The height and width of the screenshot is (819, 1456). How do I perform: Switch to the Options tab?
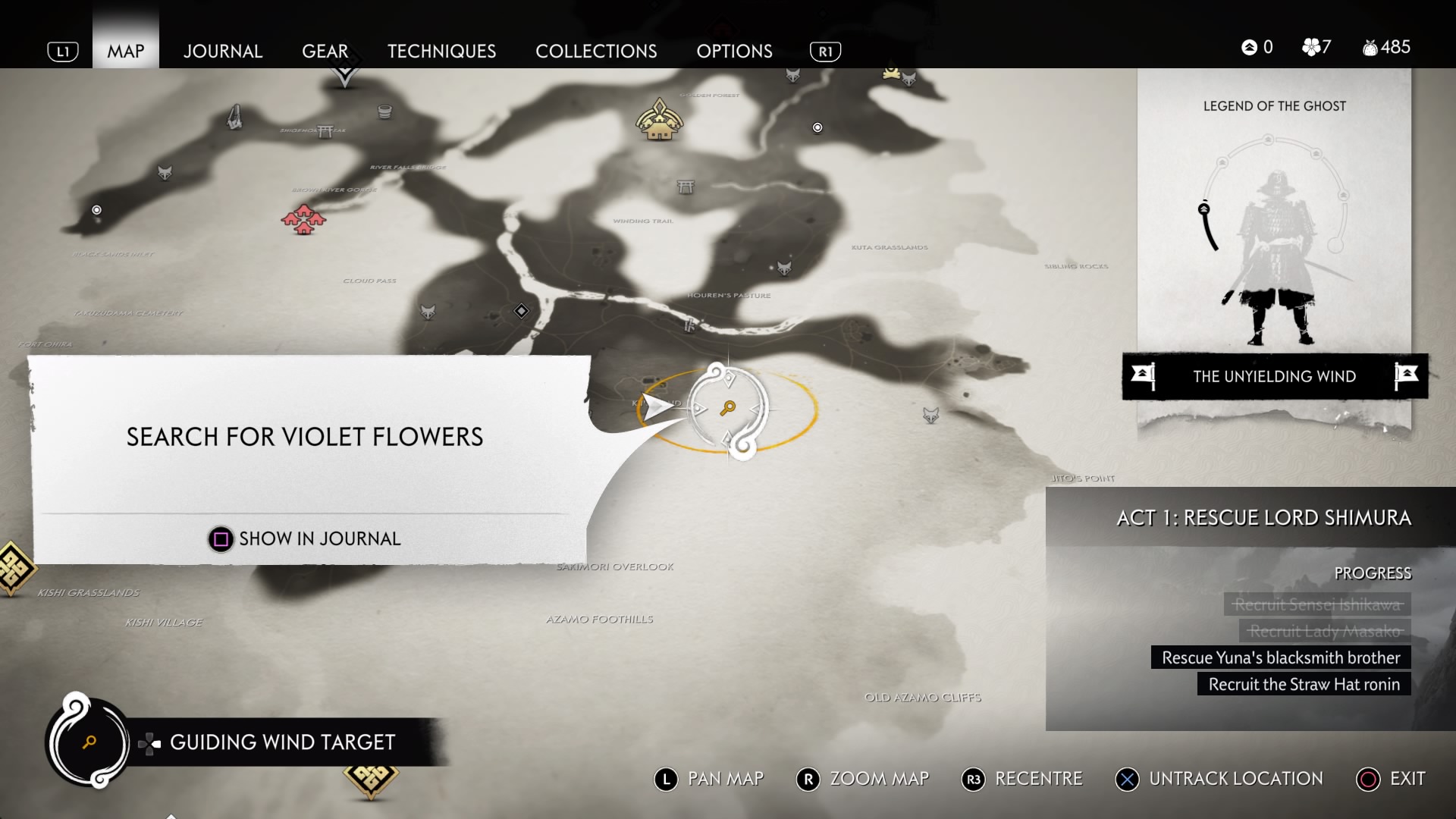(734, 51)
